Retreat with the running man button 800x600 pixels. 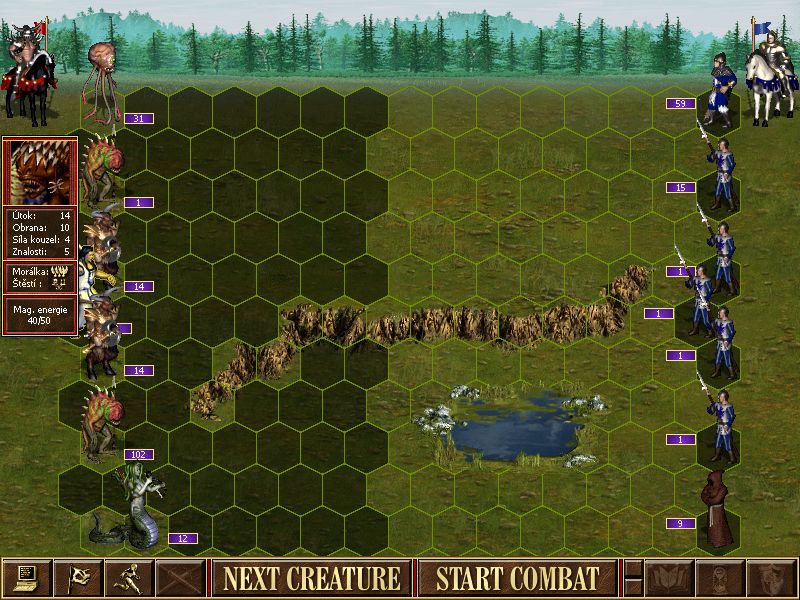point(129,578)
